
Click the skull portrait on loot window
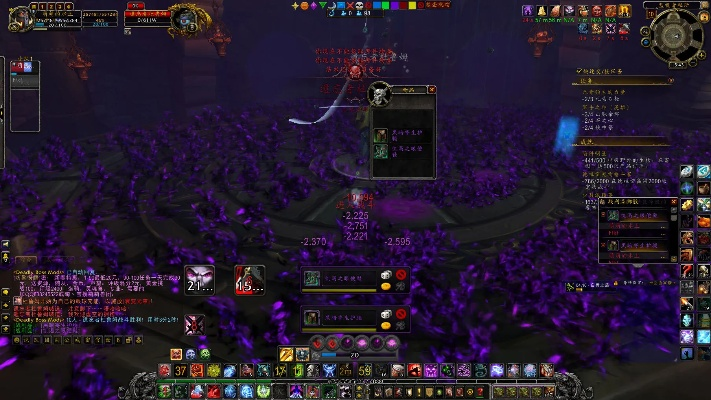pyautogui.click(x=379, y=95)
